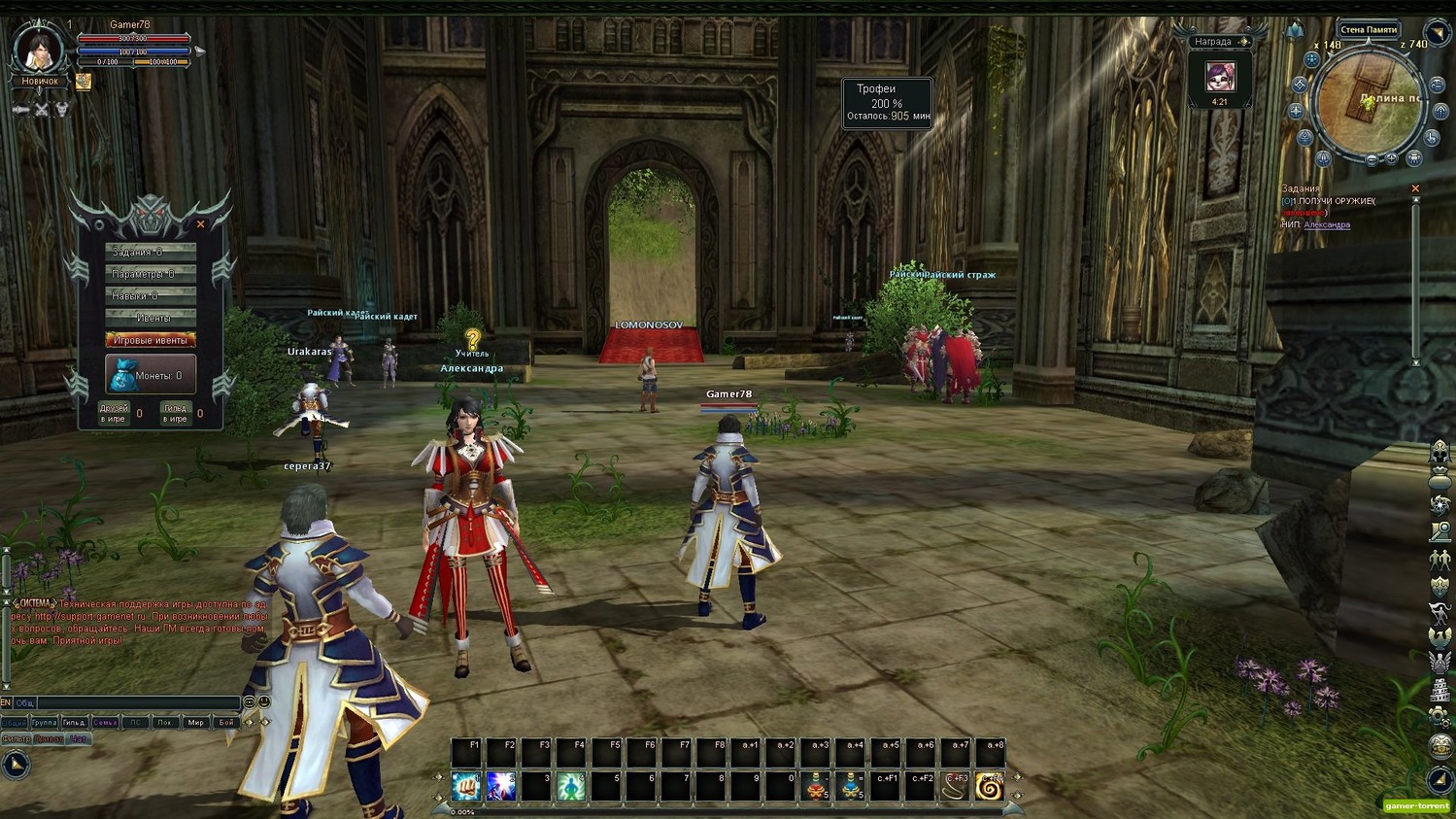Activate the fist attack skill
Screen dimensions: 1456x819
coord(466,786)
